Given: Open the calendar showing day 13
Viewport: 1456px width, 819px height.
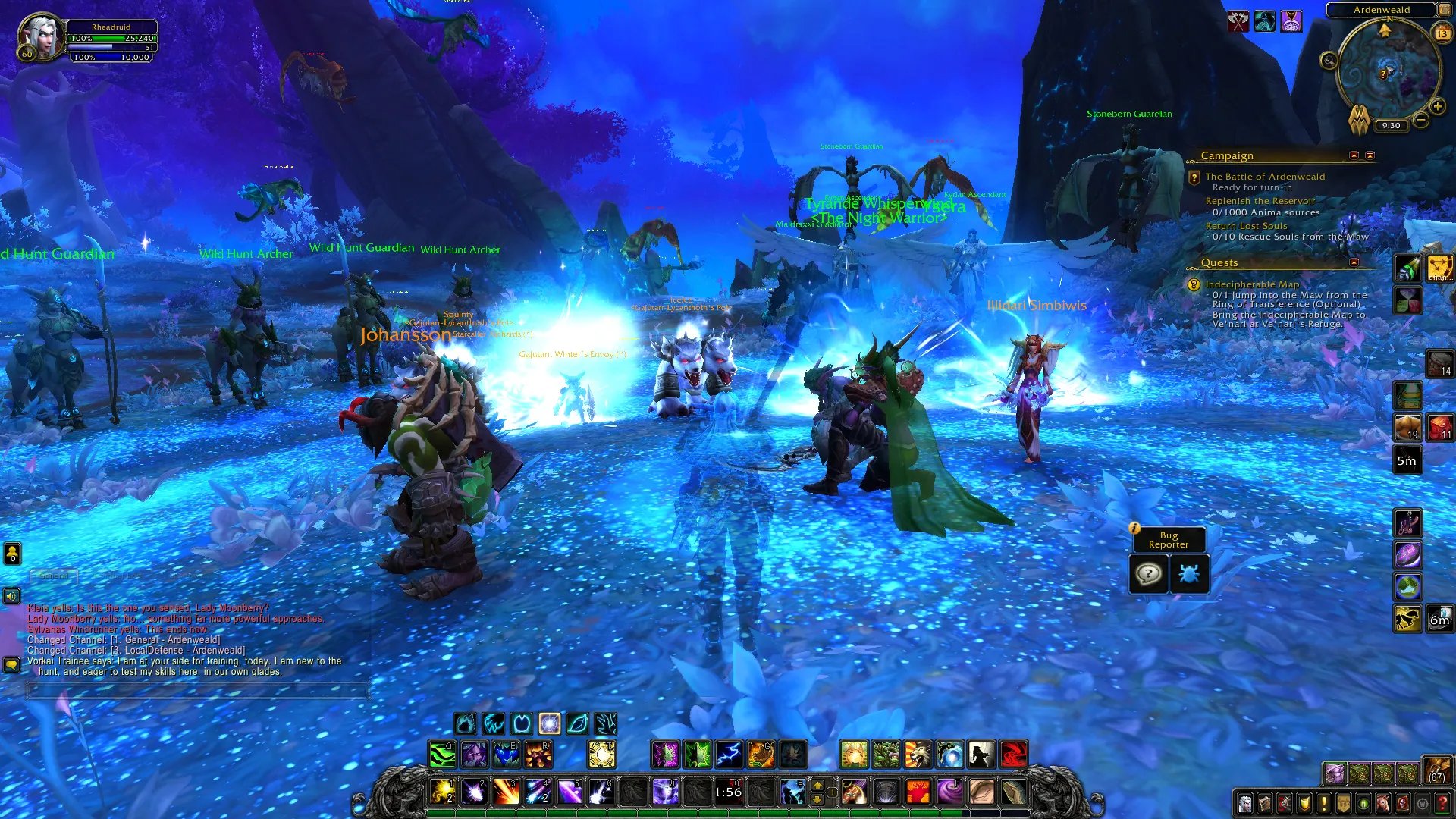Looking at the screenshot, I should [1442, 33].
